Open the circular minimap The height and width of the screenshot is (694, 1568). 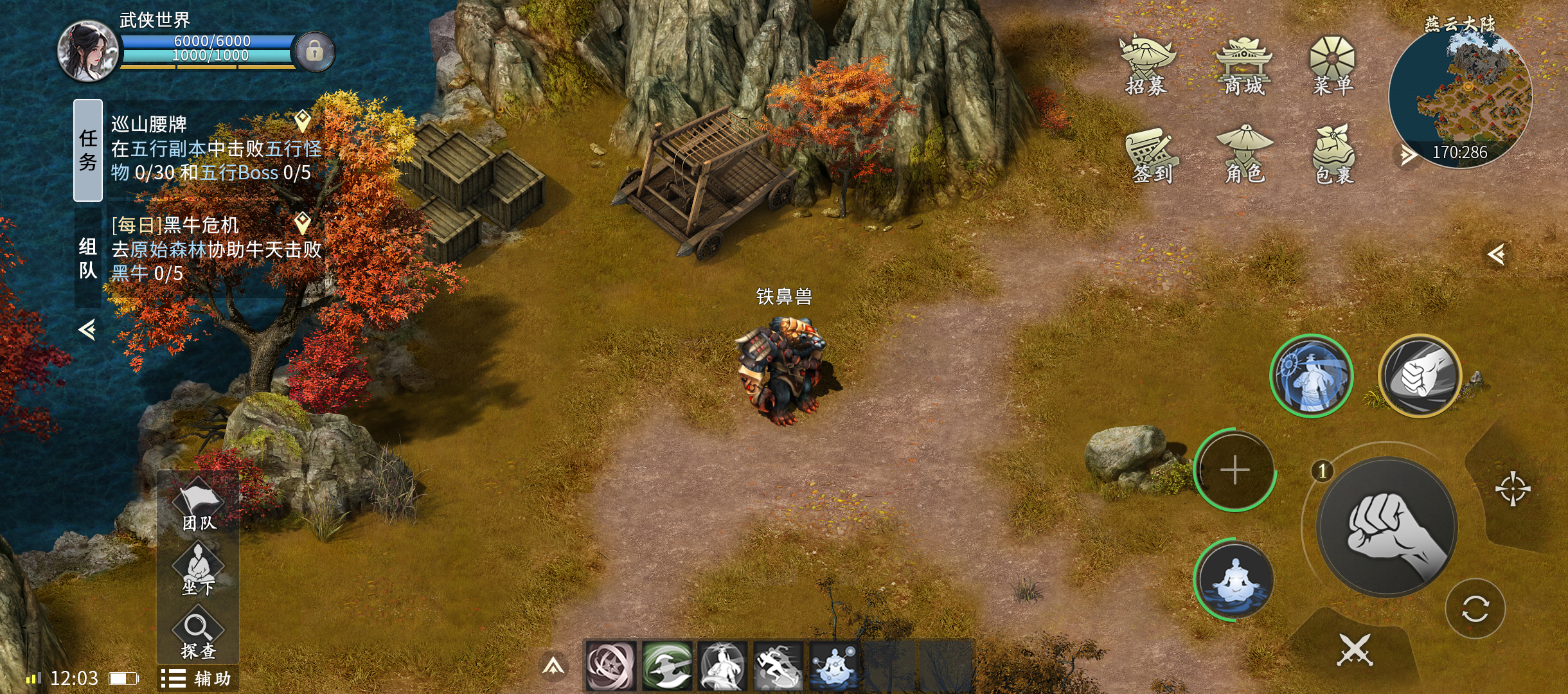click(1460, 96)
